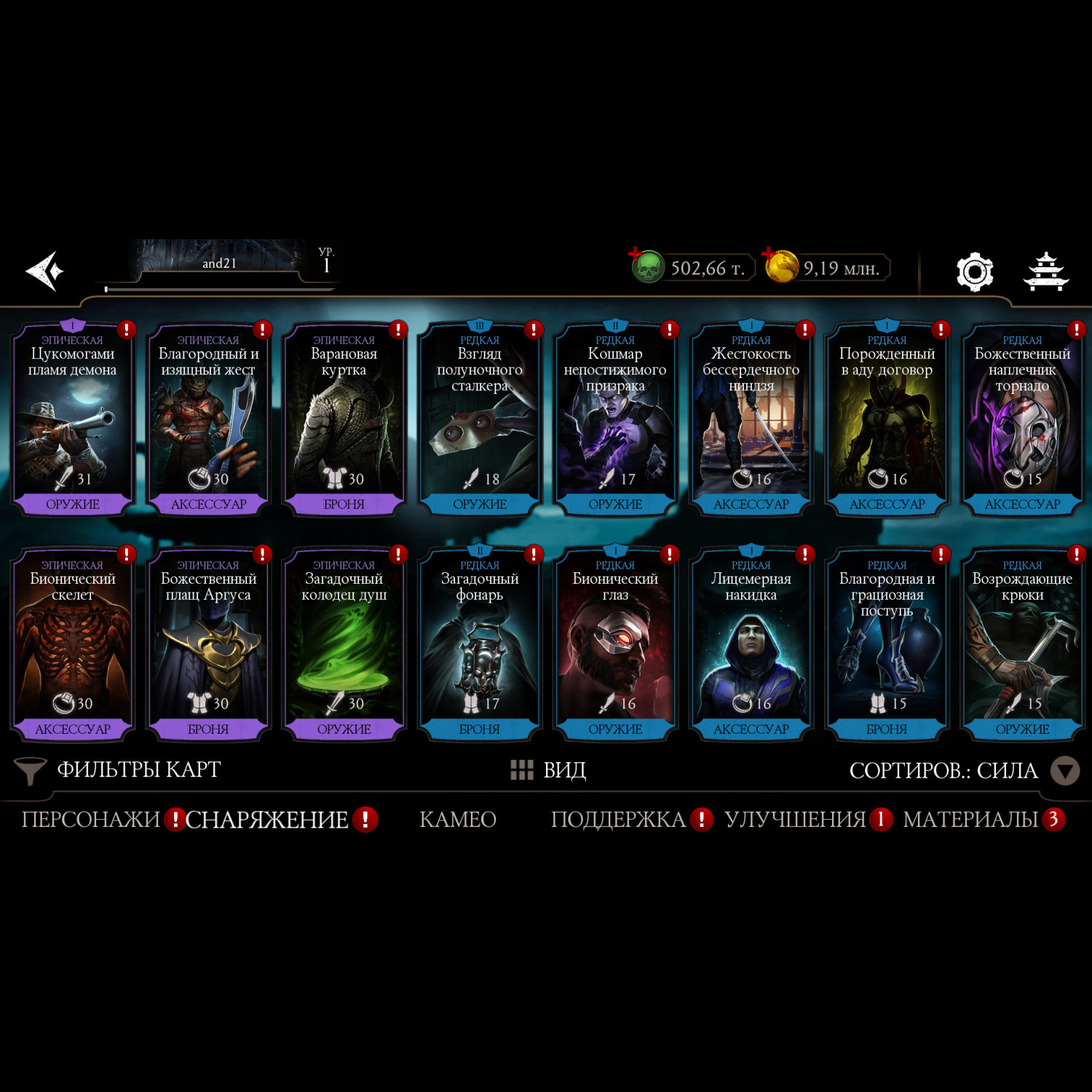The height and width of the screenshot is (1092, 1092).
Task: Select the Загадочный колодец душ card
Action: point(344,645)
